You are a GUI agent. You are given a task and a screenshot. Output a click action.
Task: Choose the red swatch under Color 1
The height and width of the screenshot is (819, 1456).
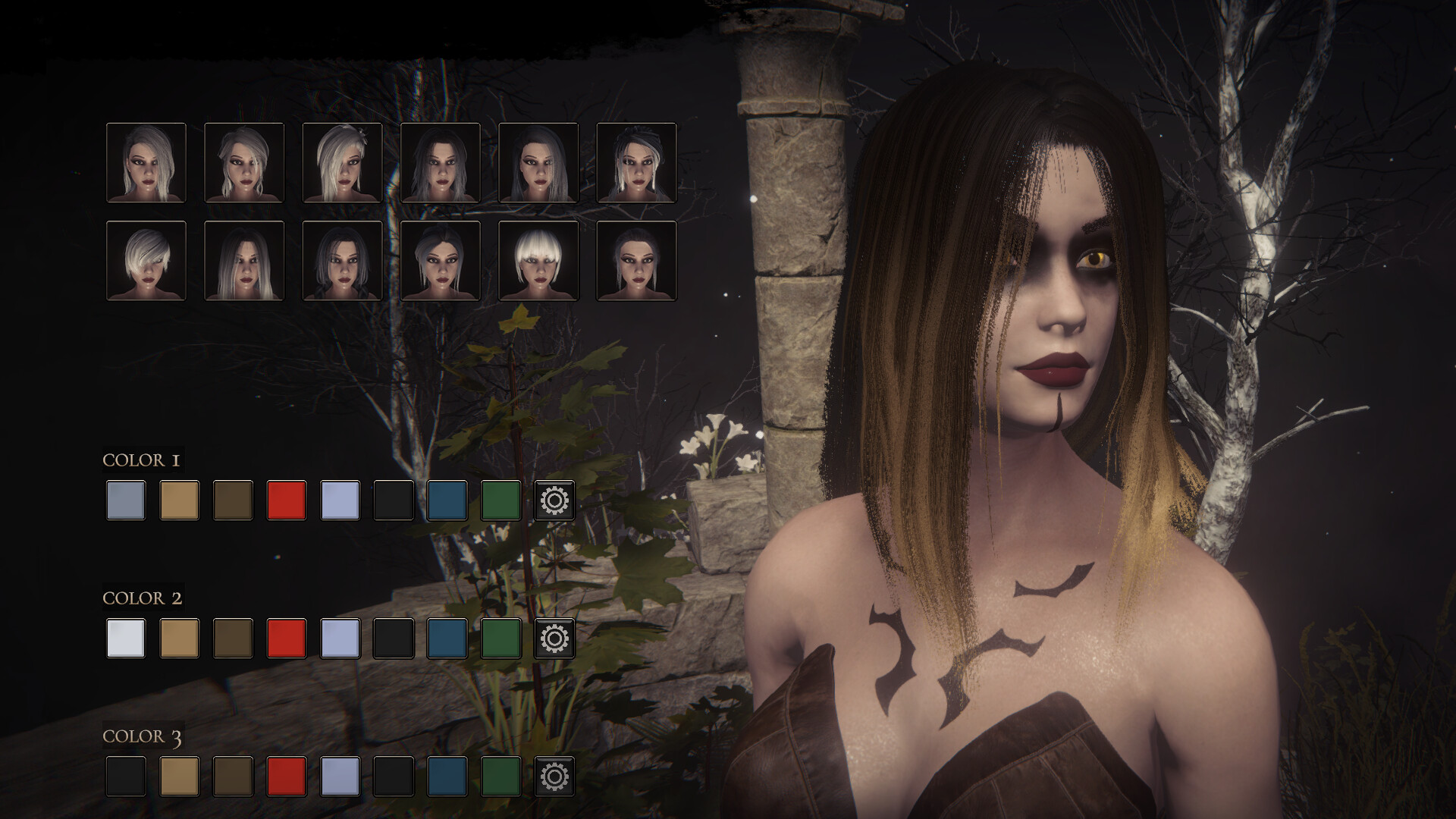(x=287, y=500)
